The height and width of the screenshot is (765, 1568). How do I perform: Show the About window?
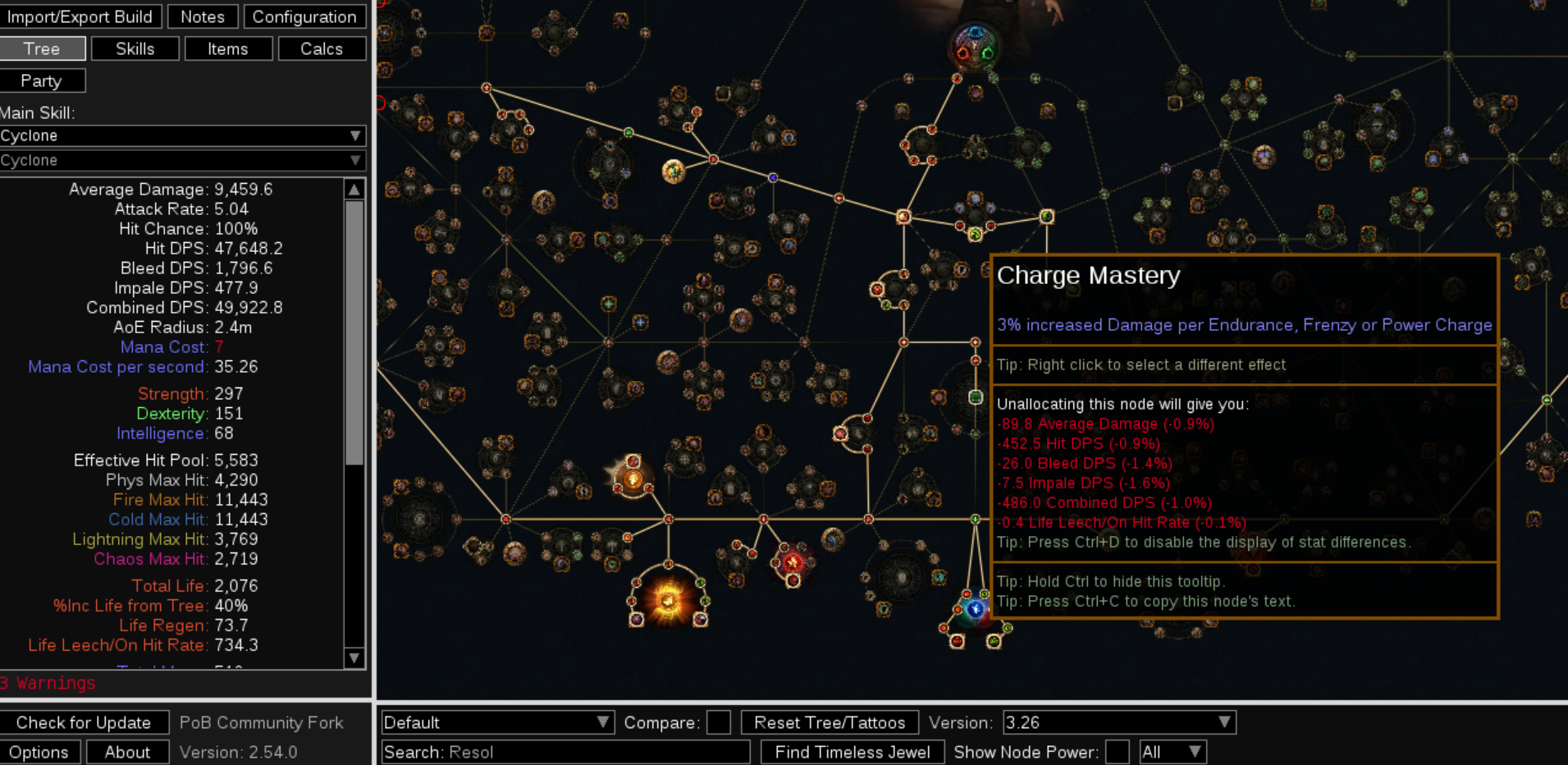pyautogui.click(x=127, y=752)
